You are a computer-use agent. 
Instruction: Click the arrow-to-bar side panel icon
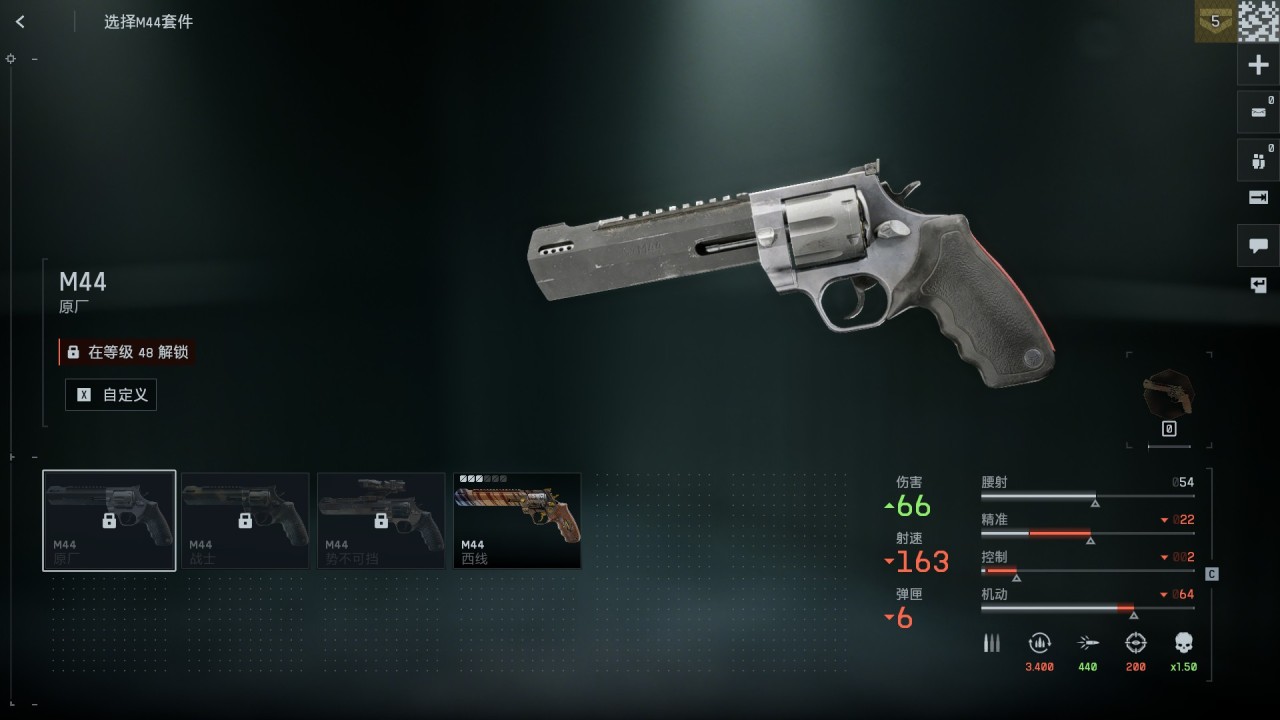point(1259,197)
